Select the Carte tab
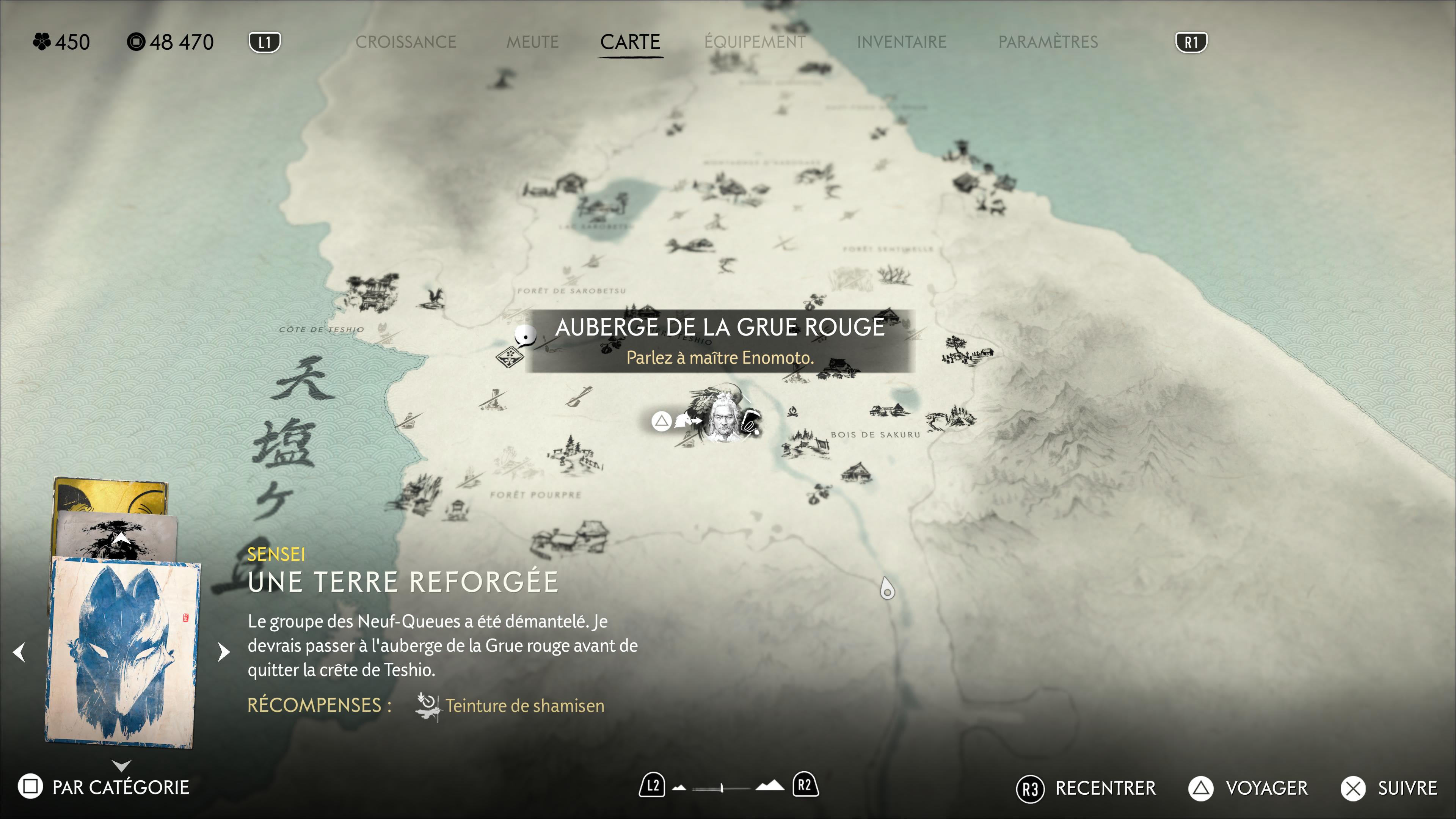This screenshot has height=819, width=1456. coord(630,42)
